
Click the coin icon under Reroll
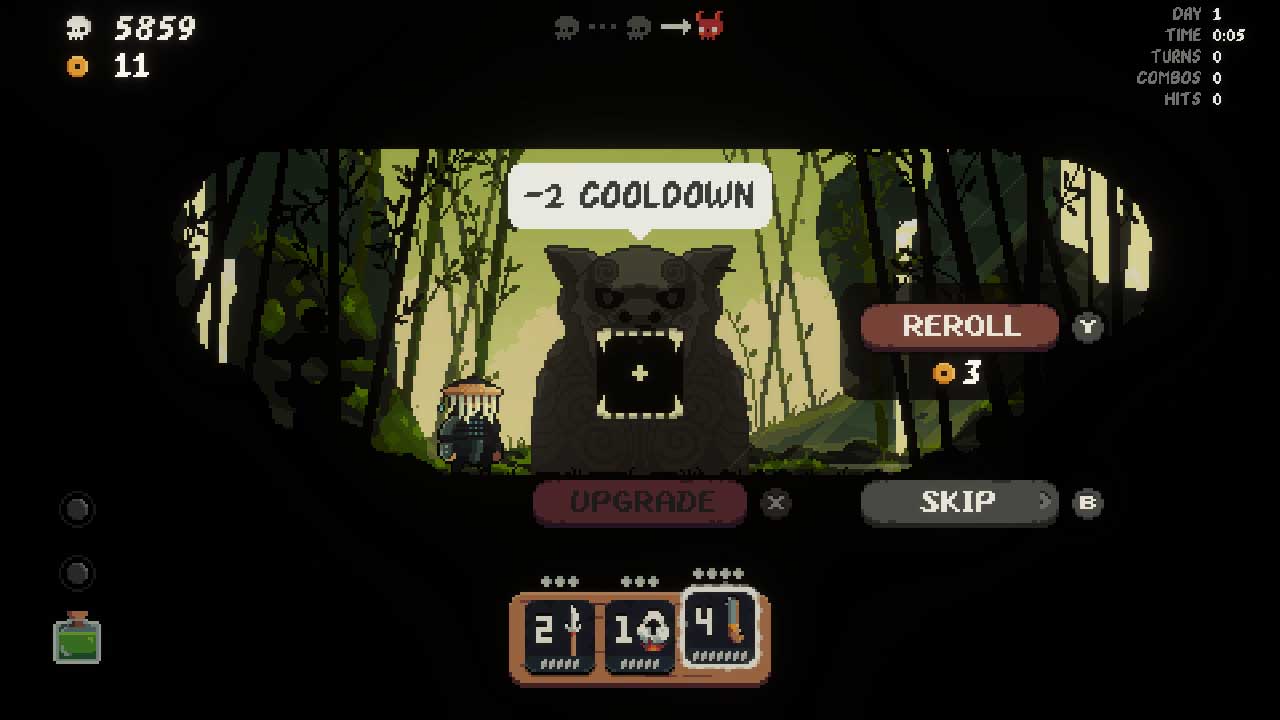coord(941,373)
